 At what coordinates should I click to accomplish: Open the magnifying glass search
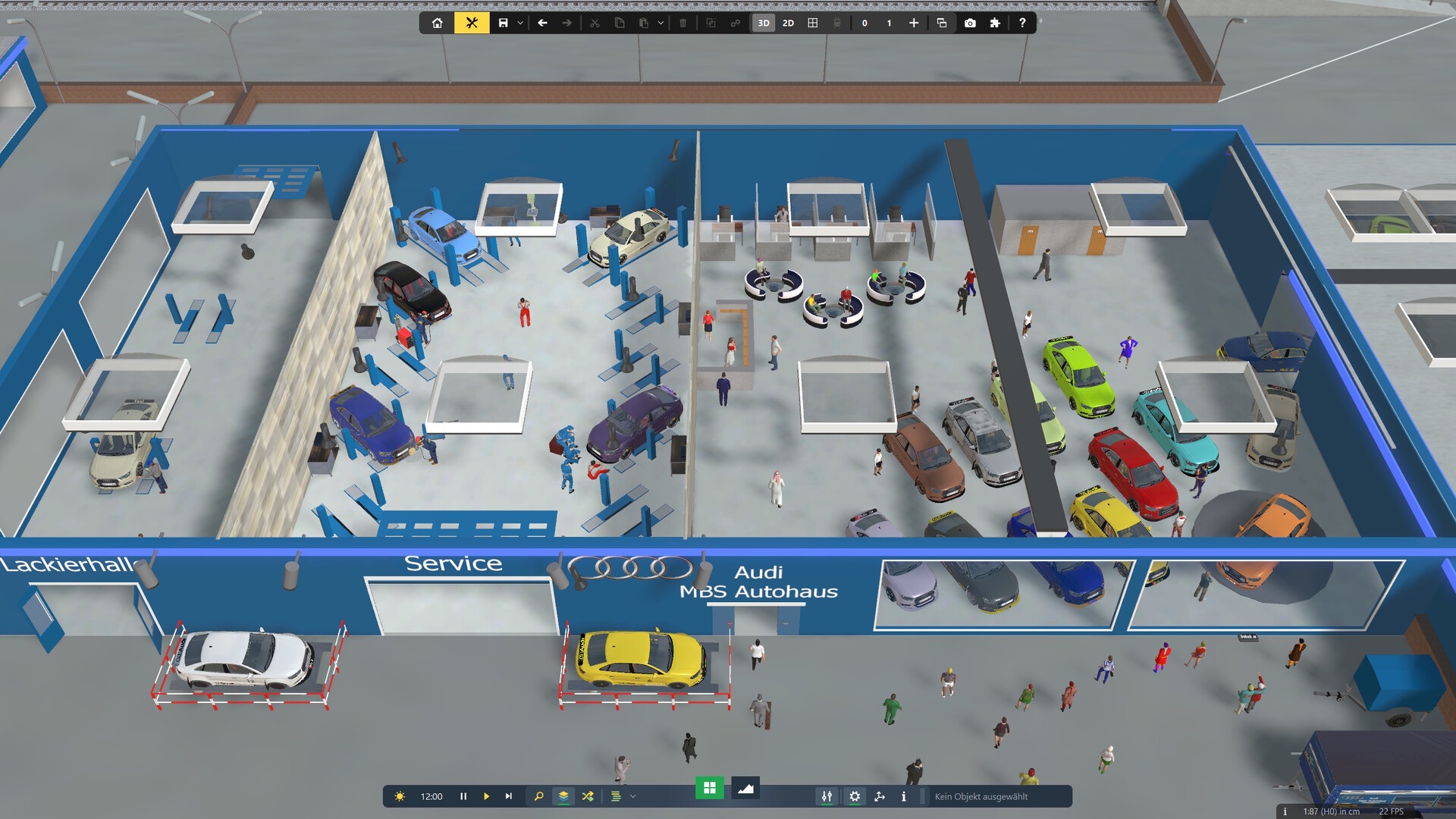pos(538,796)
